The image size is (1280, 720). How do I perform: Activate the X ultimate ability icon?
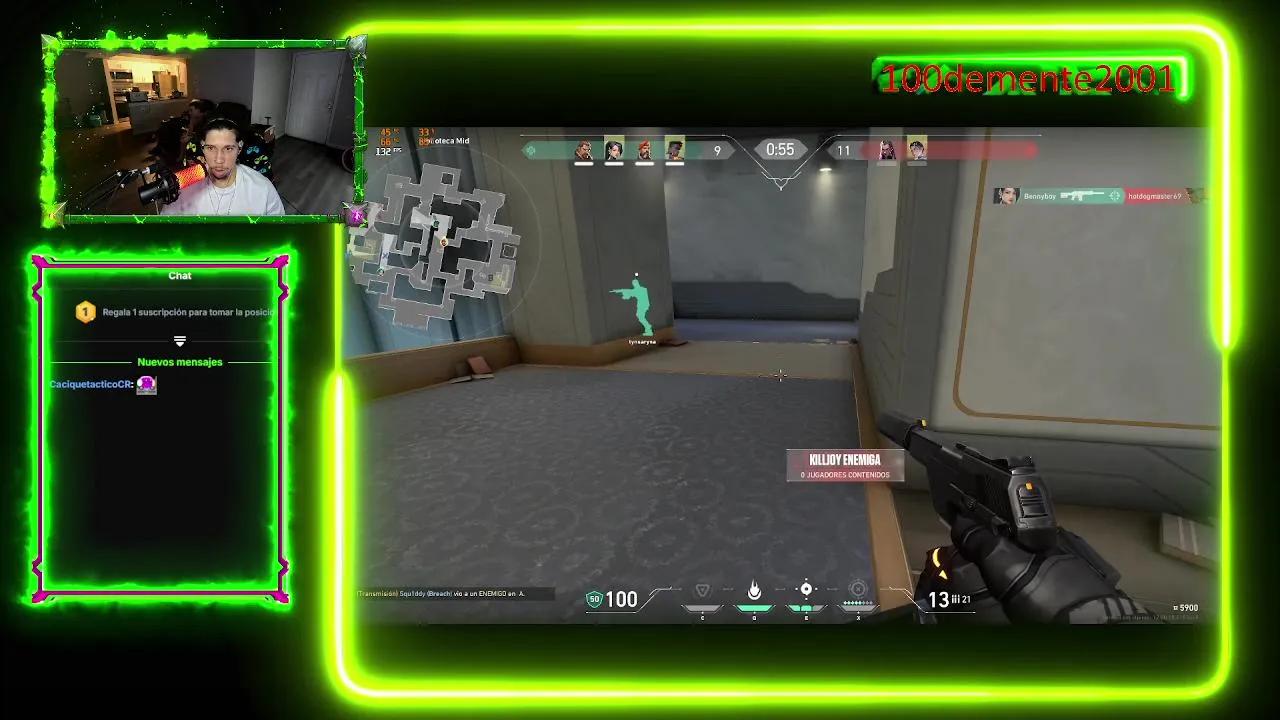tap(858, 588)
